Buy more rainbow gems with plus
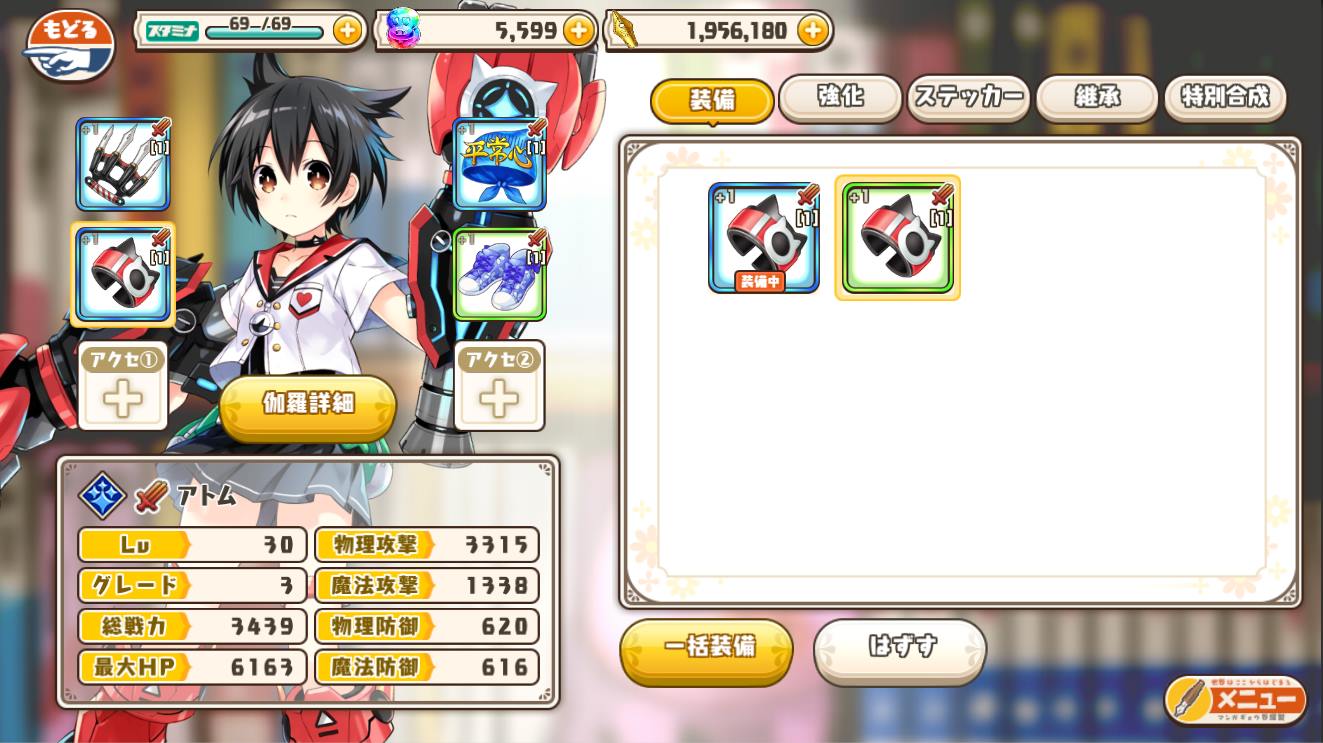Image resolution: width=1323 pixels, height=743 pixels. tap(578, 30)
